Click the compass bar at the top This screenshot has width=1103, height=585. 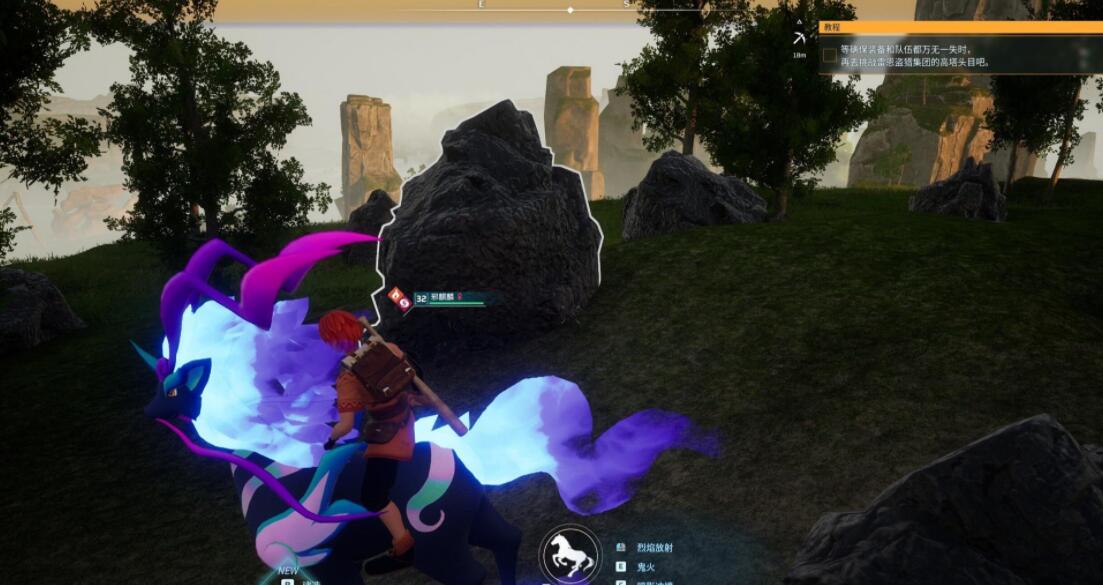pos(570,9)
